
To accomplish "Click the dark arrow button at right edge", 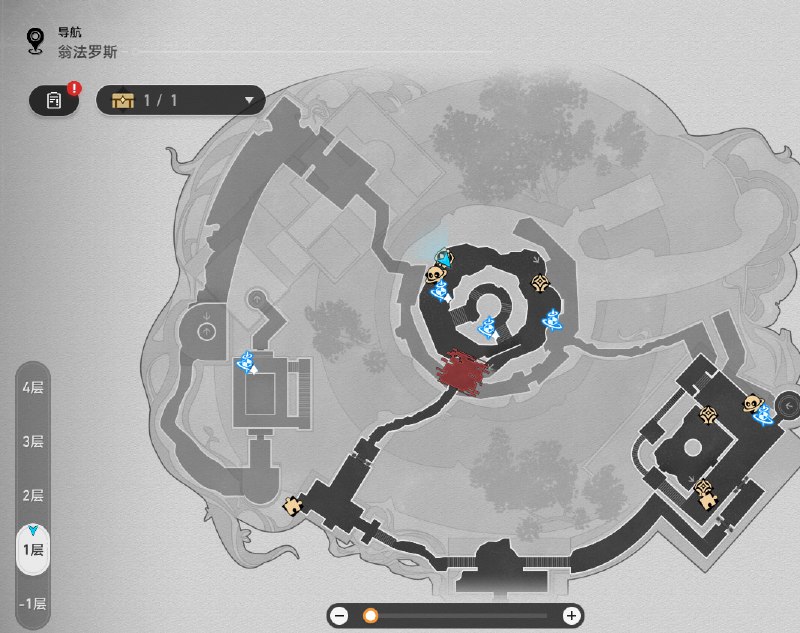I will [788, 405].
